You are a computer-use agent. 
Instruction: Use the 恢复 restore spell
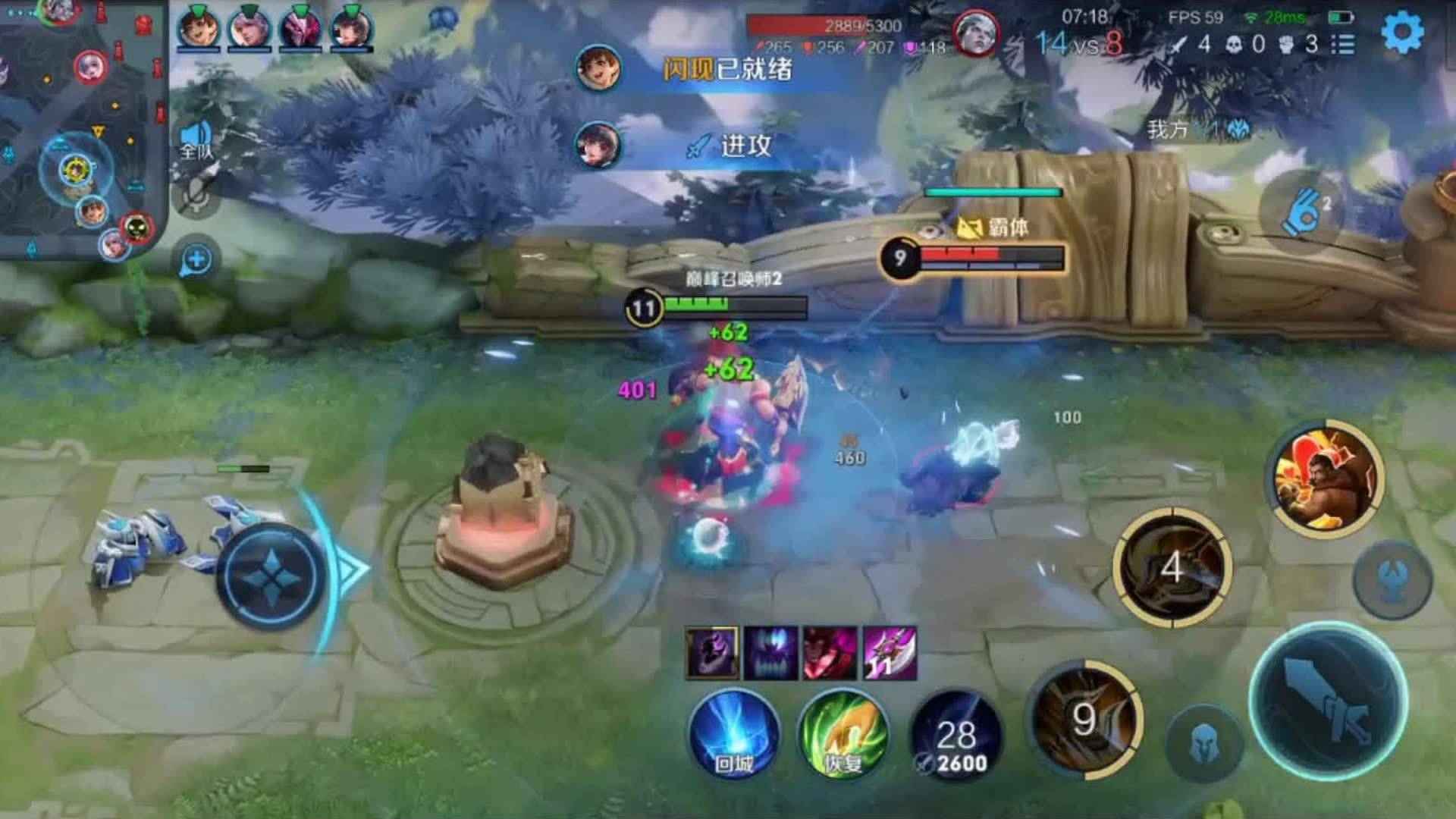pos(843,734)
